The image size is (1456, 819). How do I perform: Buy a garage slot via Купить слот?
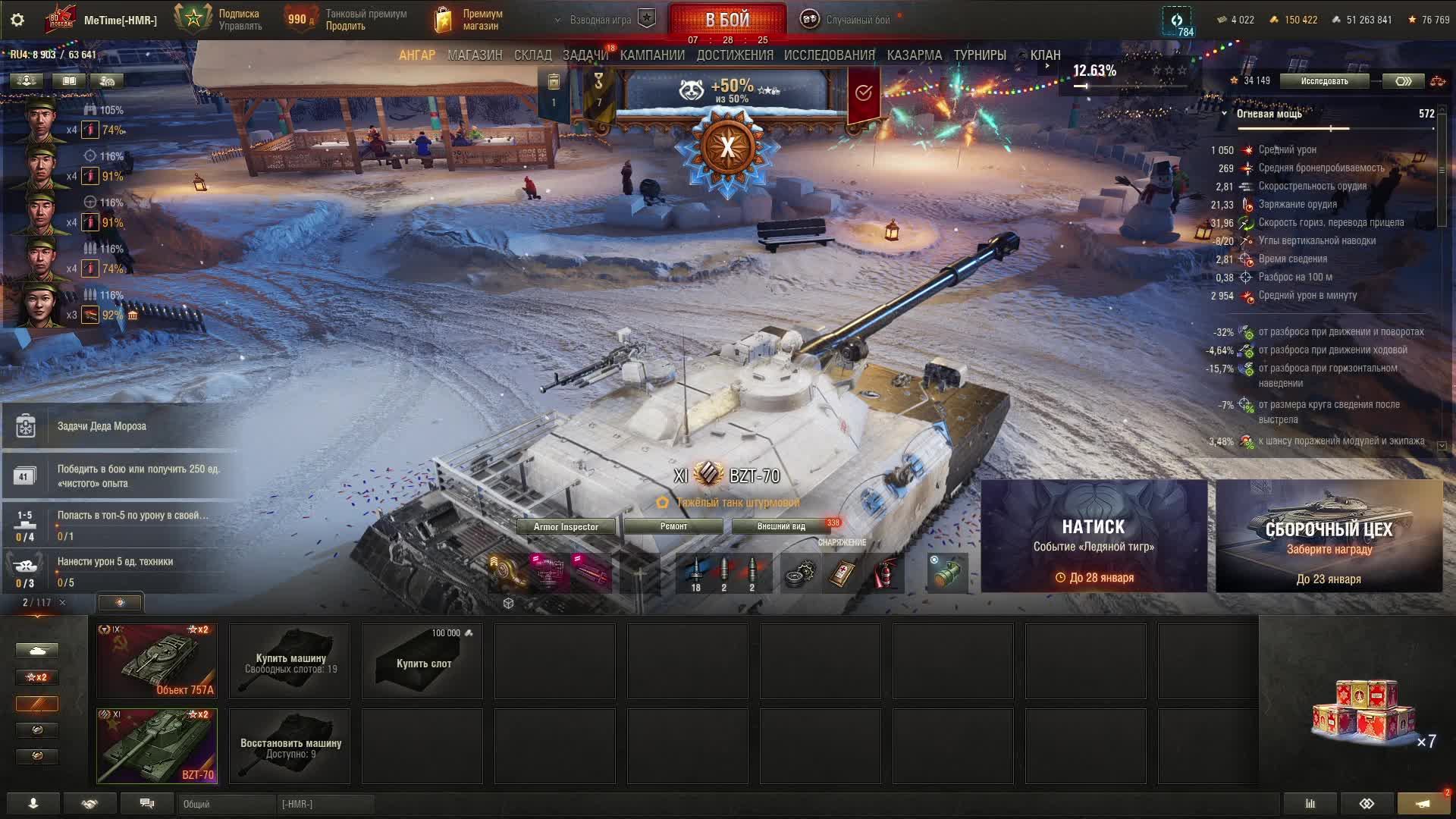click(x=423, y=661)
